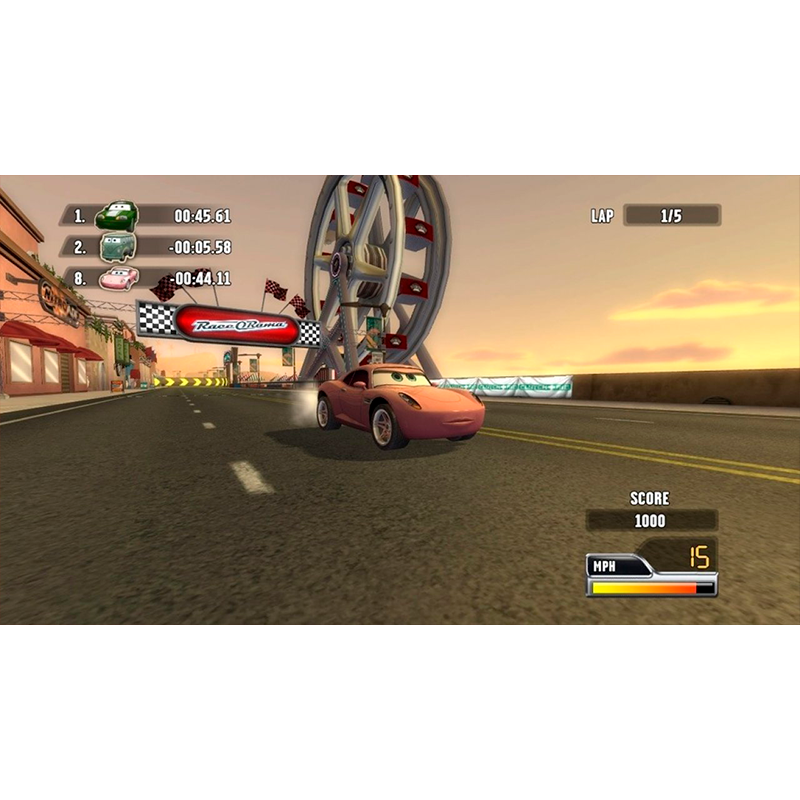Select the first-place green car portrait
The image size is (800, 800).
point(116,215)
